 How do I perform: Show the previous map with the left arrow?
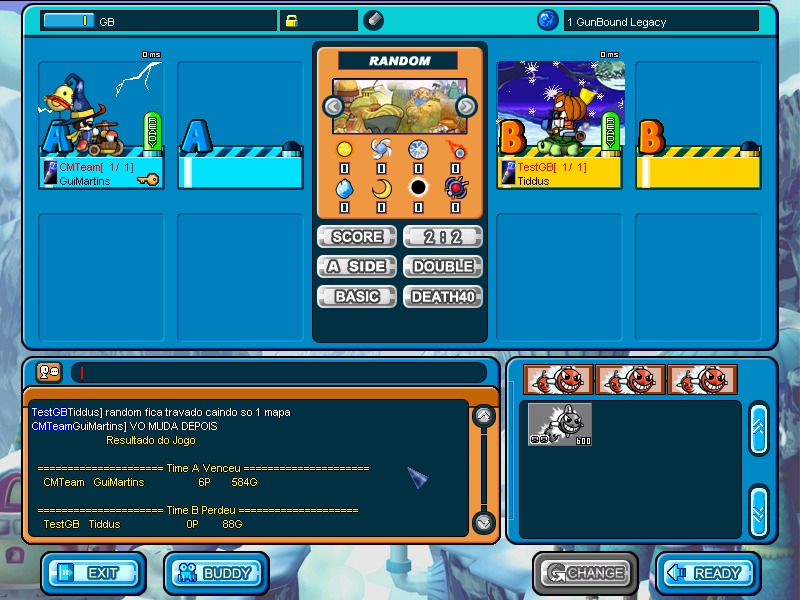(x=332, y=106)
